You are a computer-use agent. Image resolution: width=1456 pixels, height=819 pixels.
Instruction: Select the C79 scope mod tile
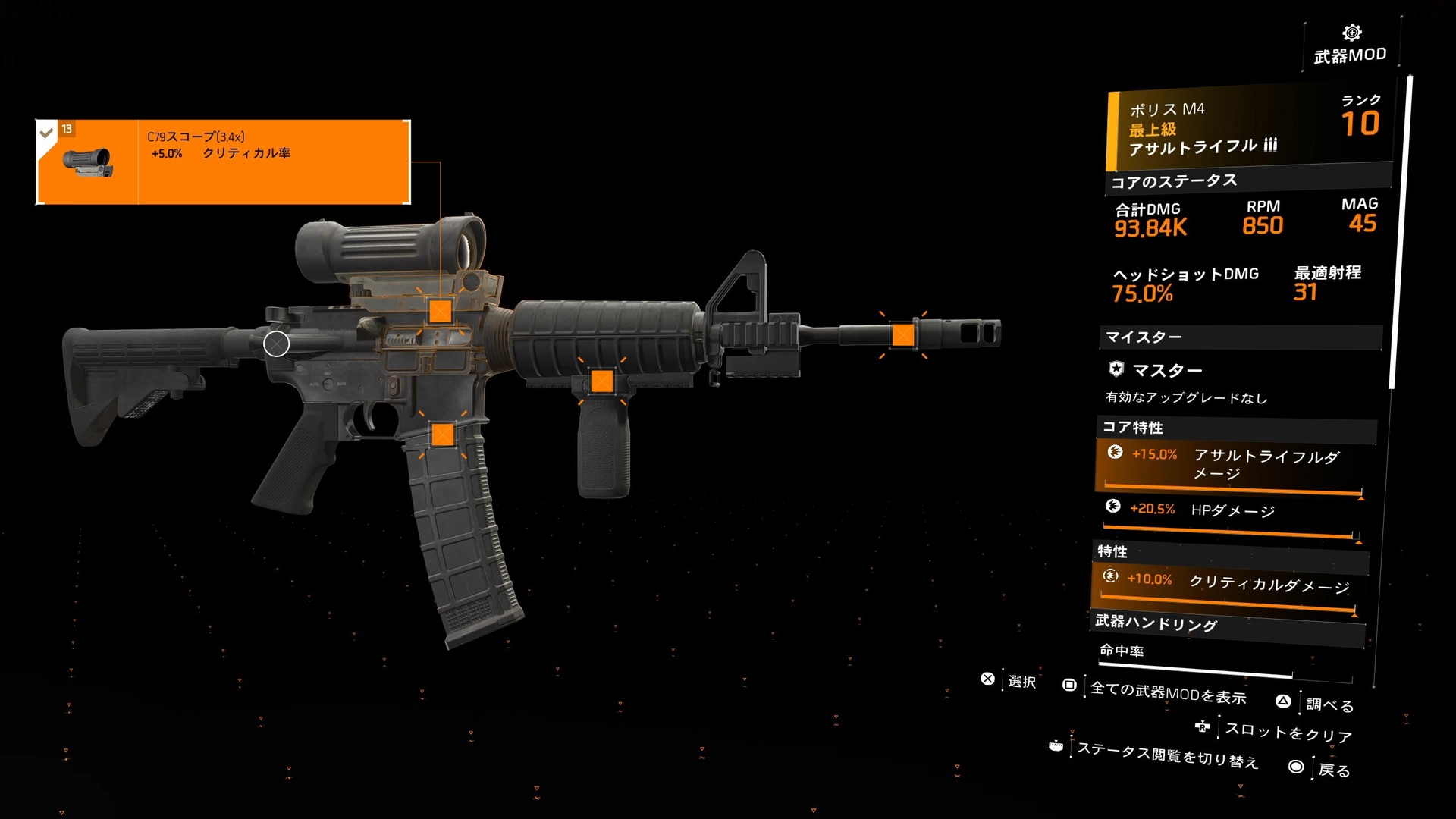[223, 162]
